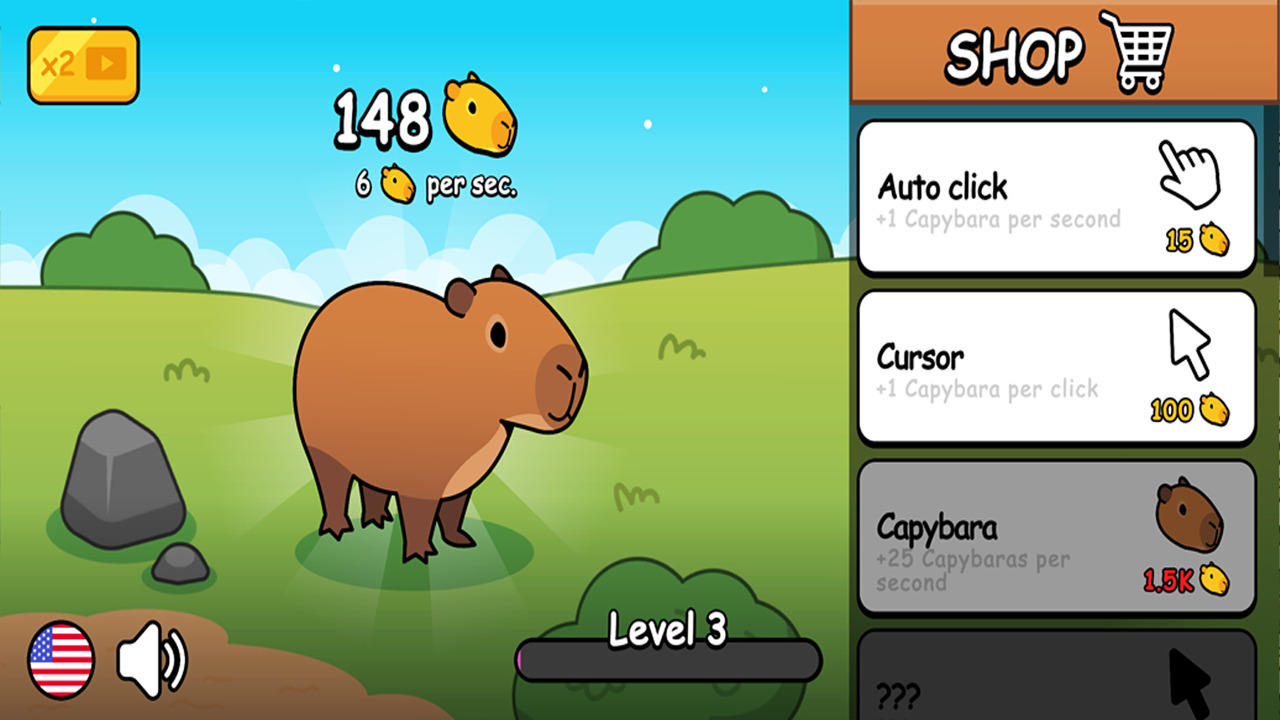Viewport: 1280px width, 720px height.
Task: Expand the ??? locked shop item
Action: pos(1055,680)
